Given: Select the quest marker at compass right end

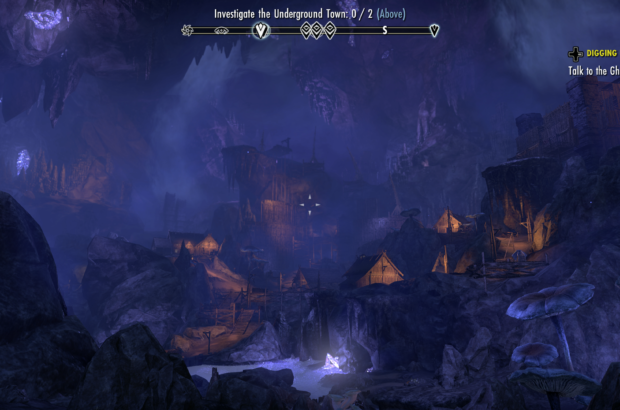Looking at the screenshot, I should [433, 30].
